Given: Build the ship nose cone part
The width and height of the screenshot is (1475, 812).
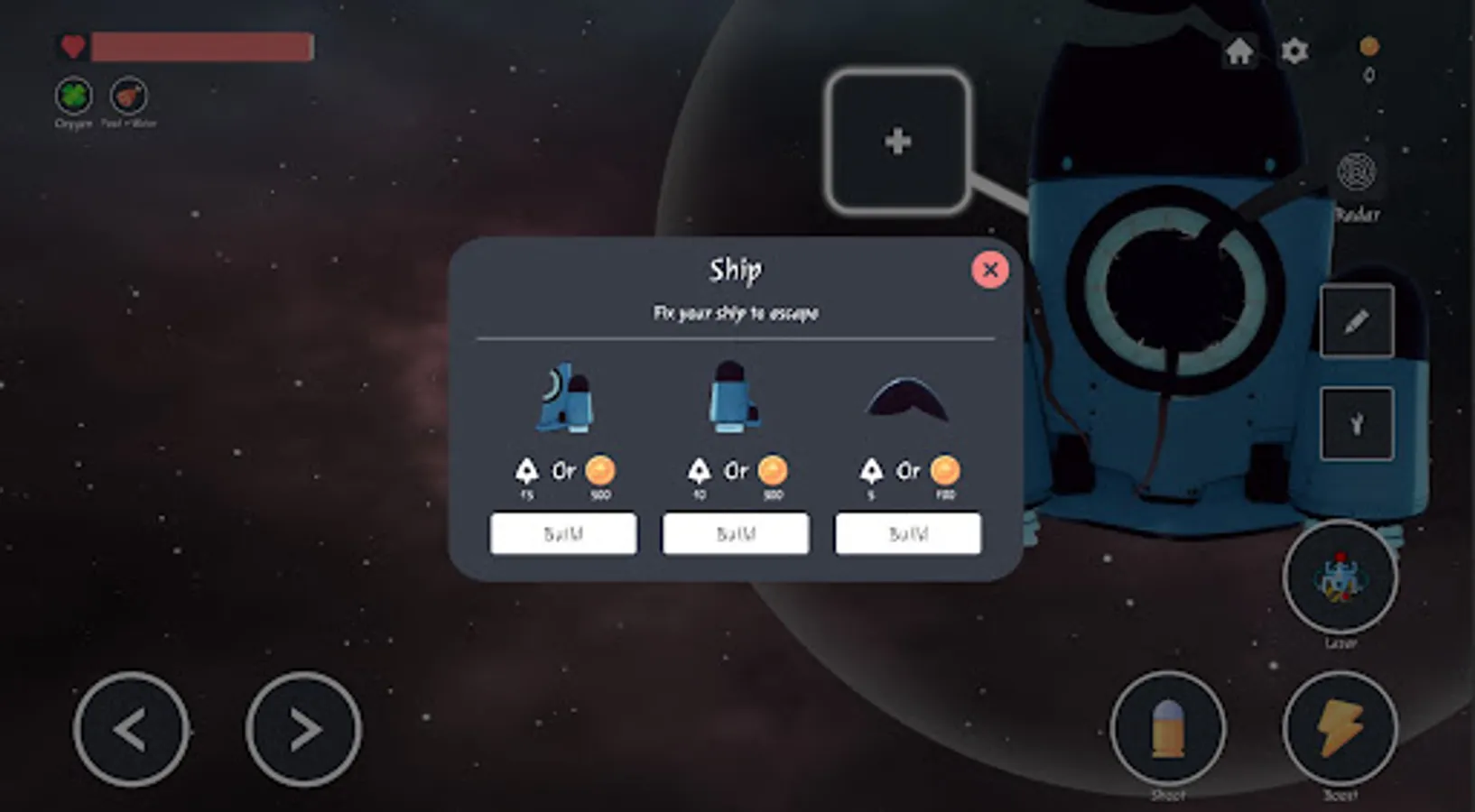Looking at the screenshot, I should 907,532.
